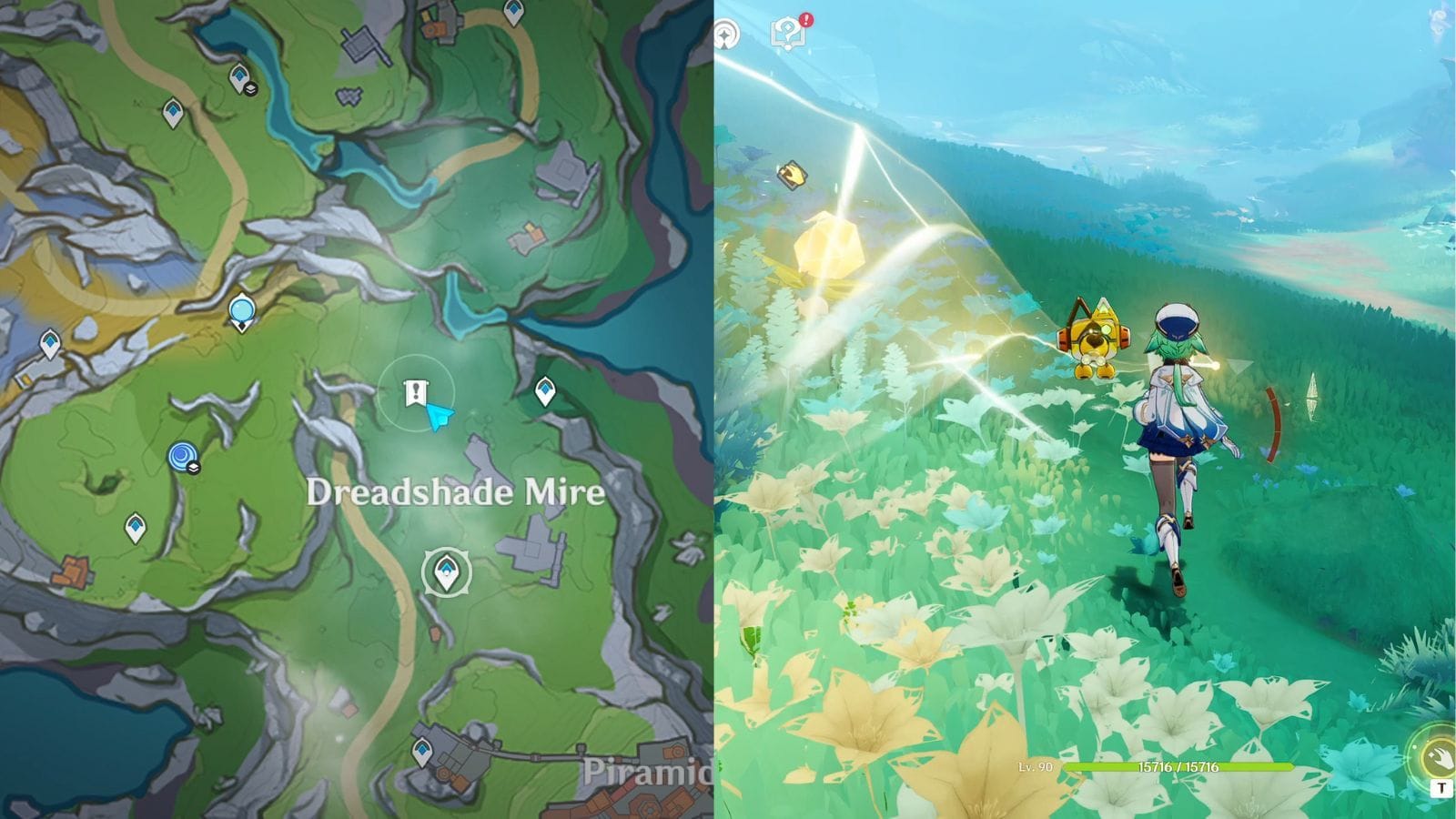Screen dimensions: 1456x819
Task: Click the teleport waypoint on the far left edge
Action: 50,342
